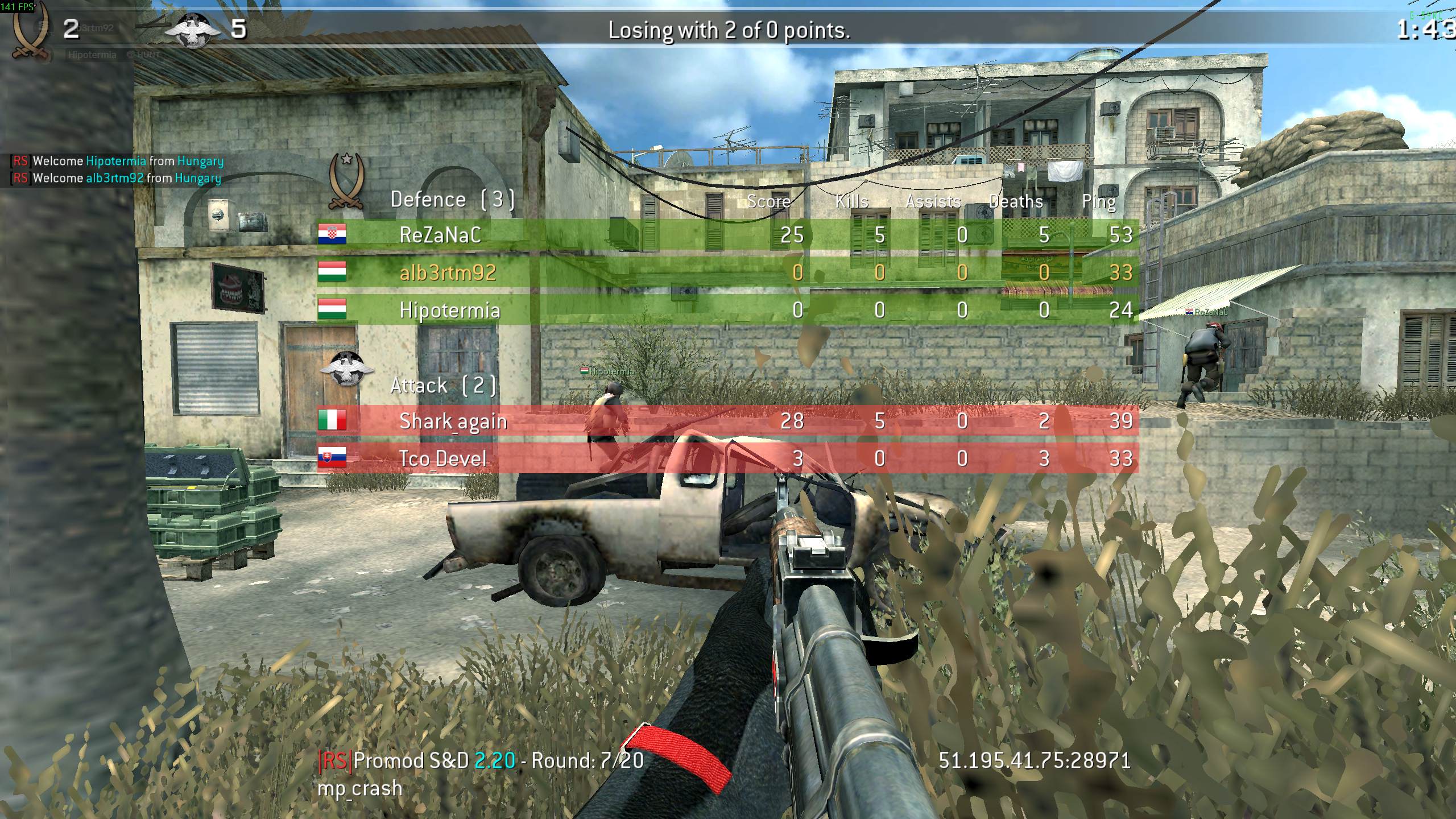Switch to the Kills column header
1456x819 pixels.
851,201
